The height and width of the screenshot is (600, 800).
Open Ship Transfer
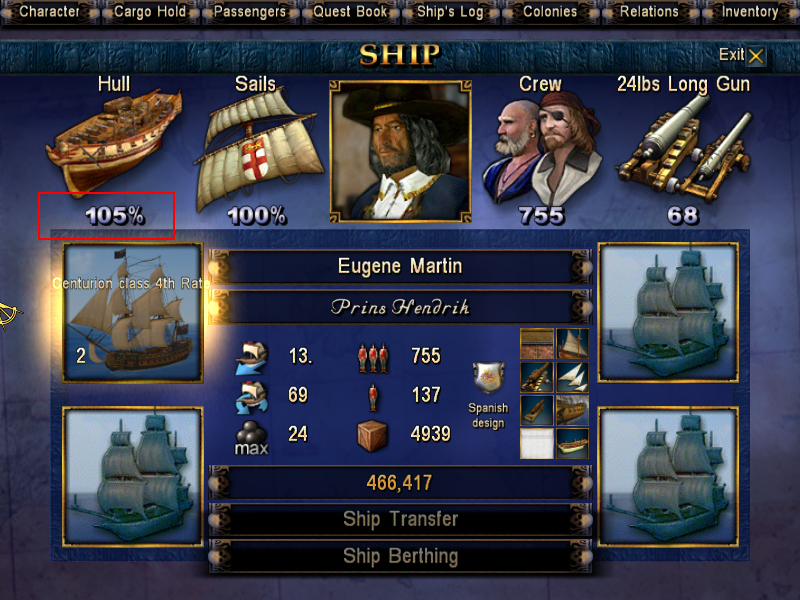(x=400, y=519)
